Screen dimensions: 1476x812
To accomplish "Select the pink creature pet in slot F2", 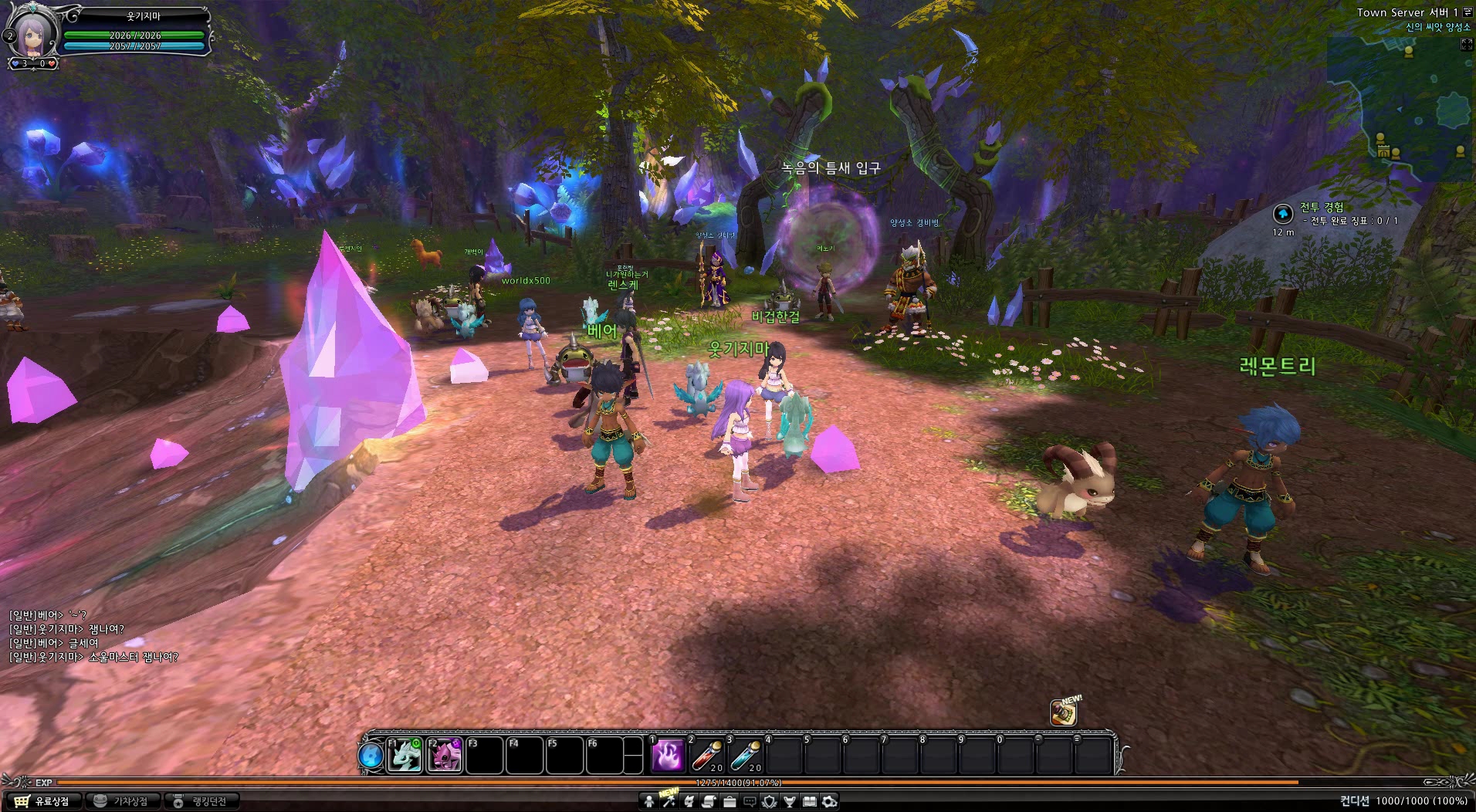I will click(x=444, y=755).
